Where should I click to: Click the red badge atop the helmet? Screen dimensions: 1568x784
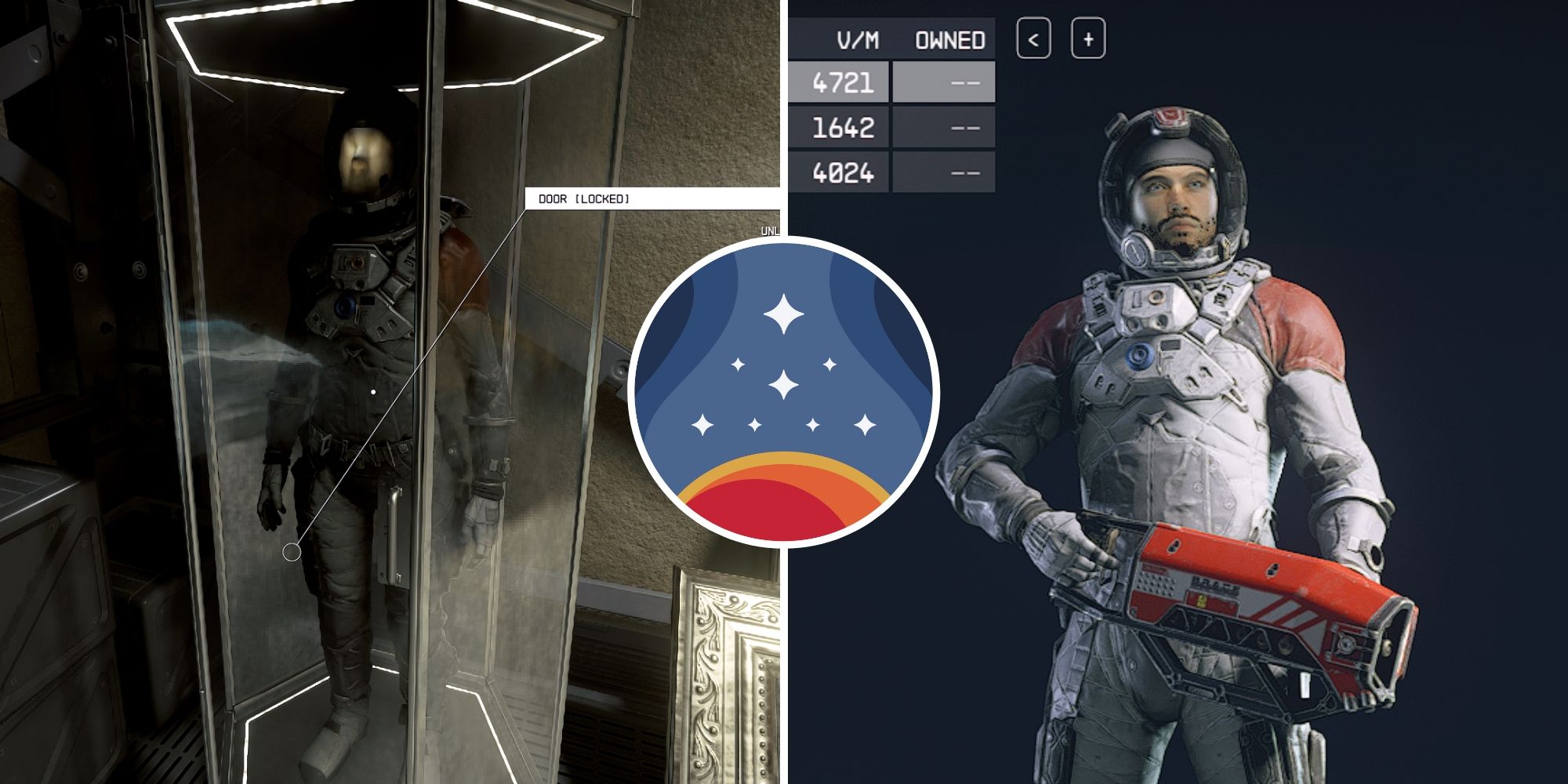pos(1171,116)
